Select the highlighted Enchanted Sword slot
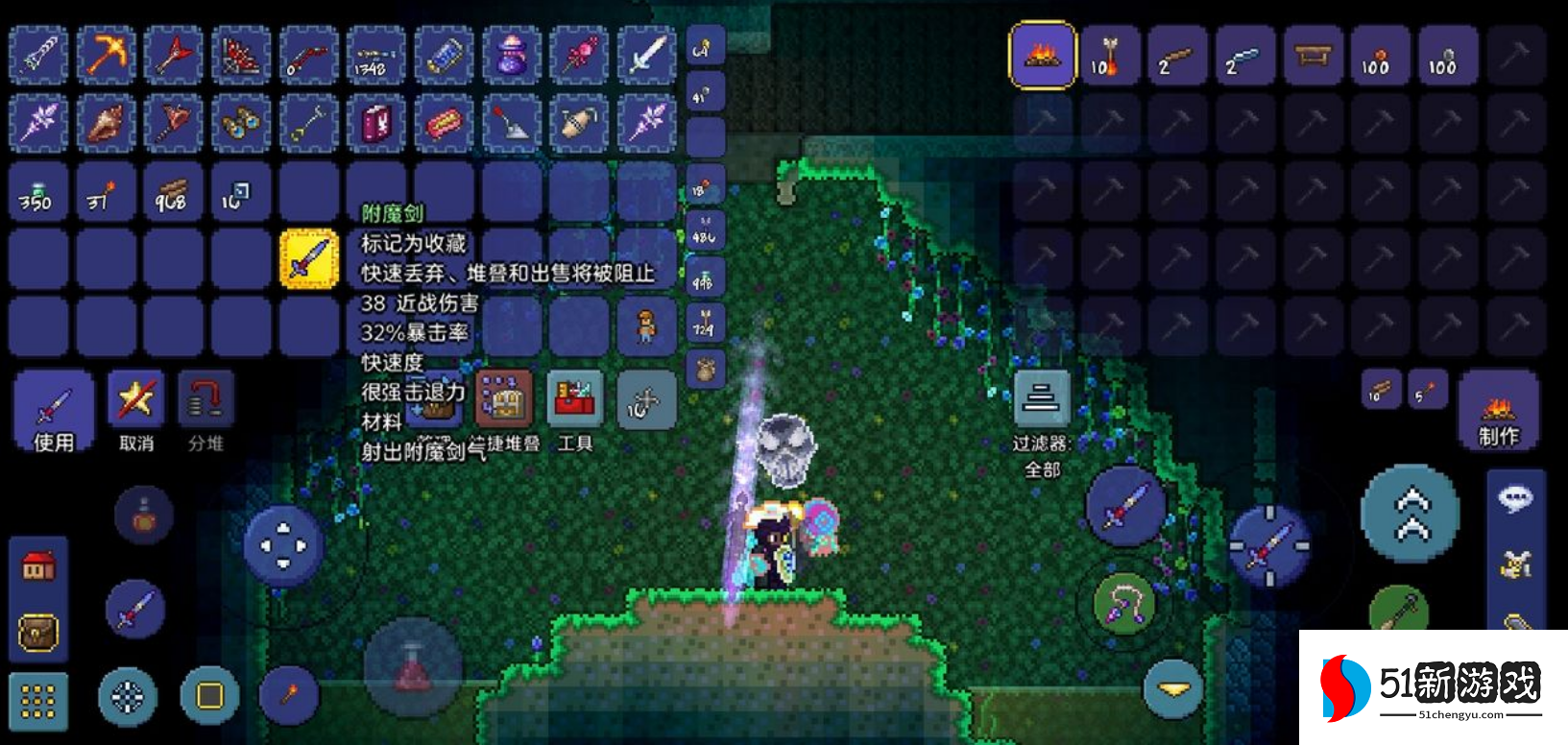 tap(308, 258)
